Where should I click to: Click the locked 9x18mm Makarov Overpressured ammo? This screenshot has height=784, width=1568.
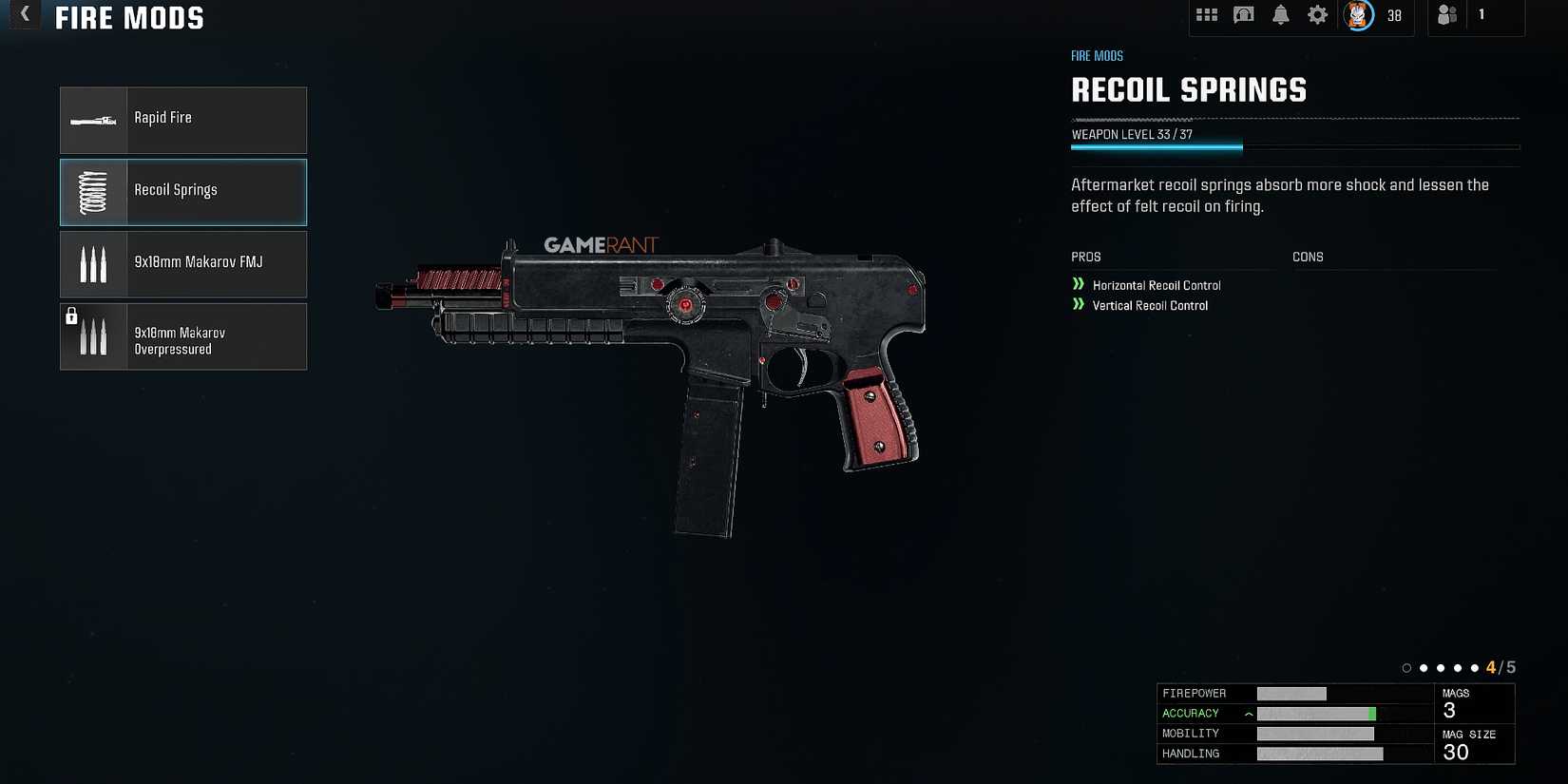(x=182, y=335)
